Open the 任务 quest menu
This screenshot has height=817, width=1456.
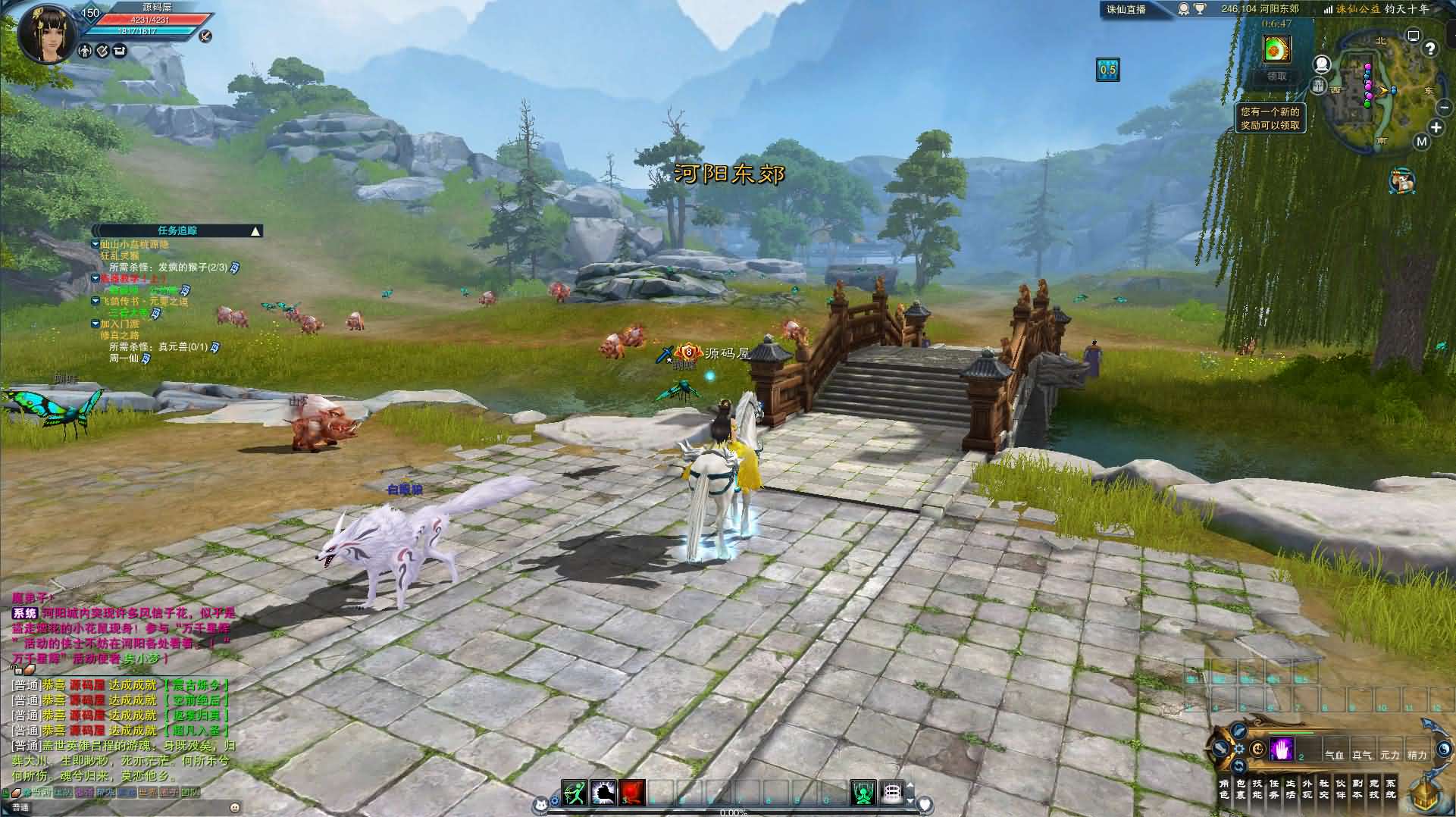click(x=1274, y=789)
